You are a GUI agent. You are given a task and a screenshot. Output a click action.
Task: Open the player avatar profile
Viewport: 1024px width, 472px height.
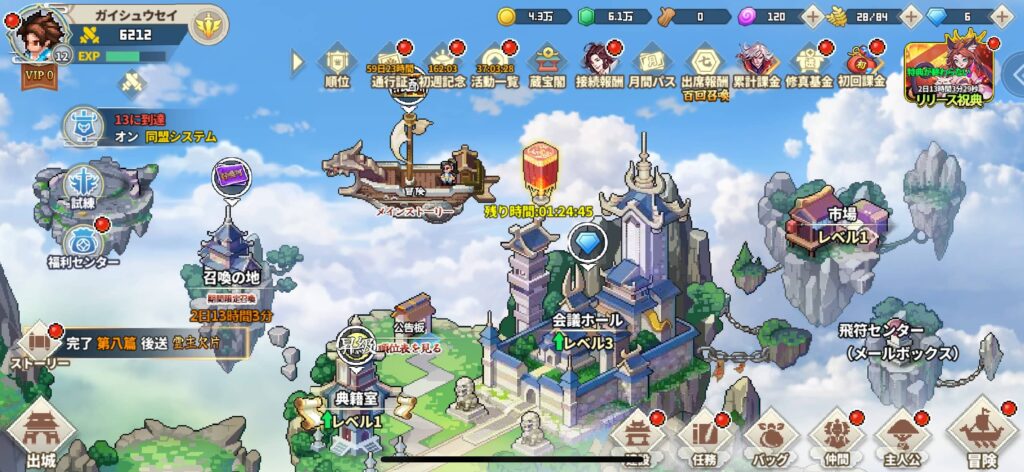(38, 34)
